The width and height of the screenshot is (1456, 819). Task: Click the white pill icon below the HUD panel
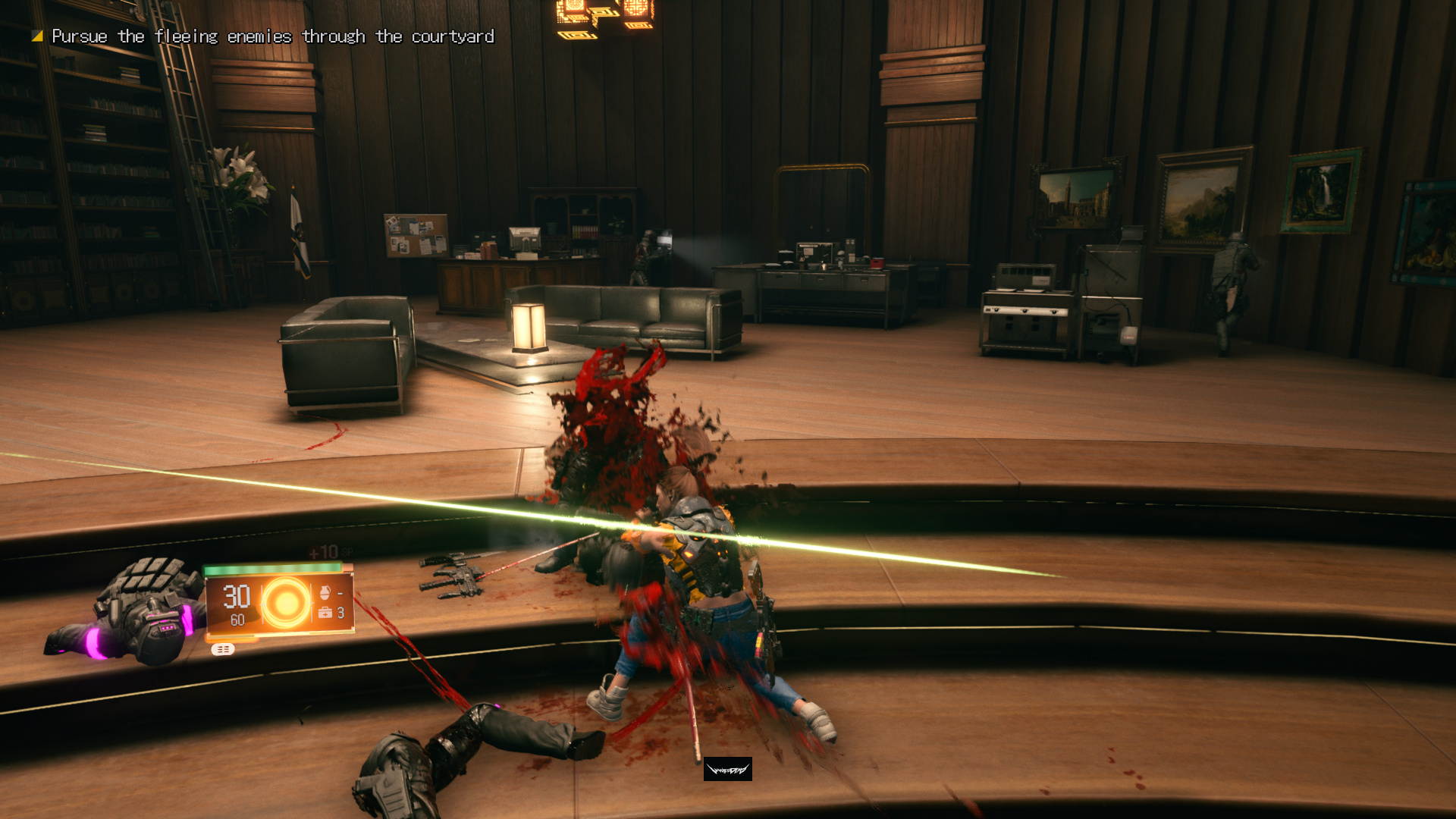(x=222, y=649)
